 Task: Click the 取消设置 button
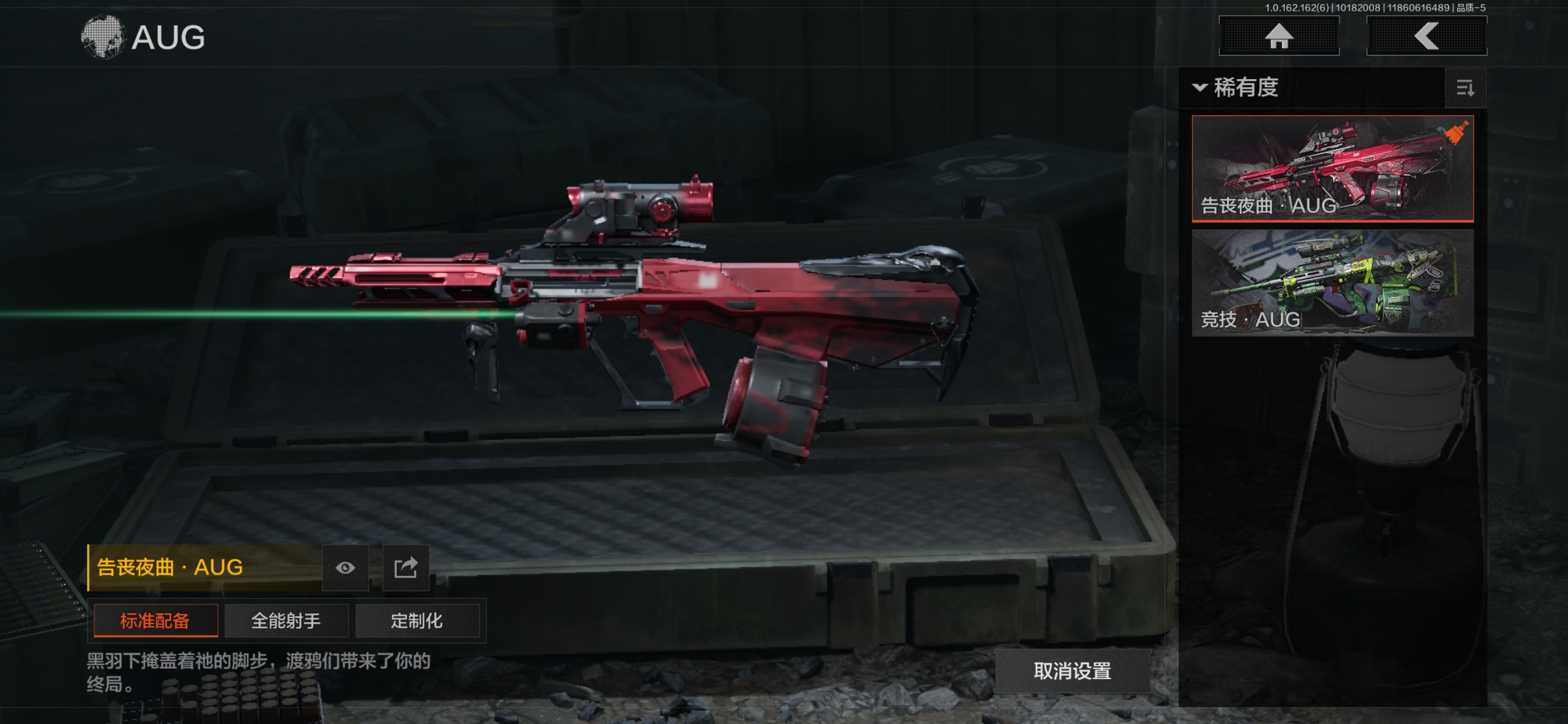(x=1072, y=671)
